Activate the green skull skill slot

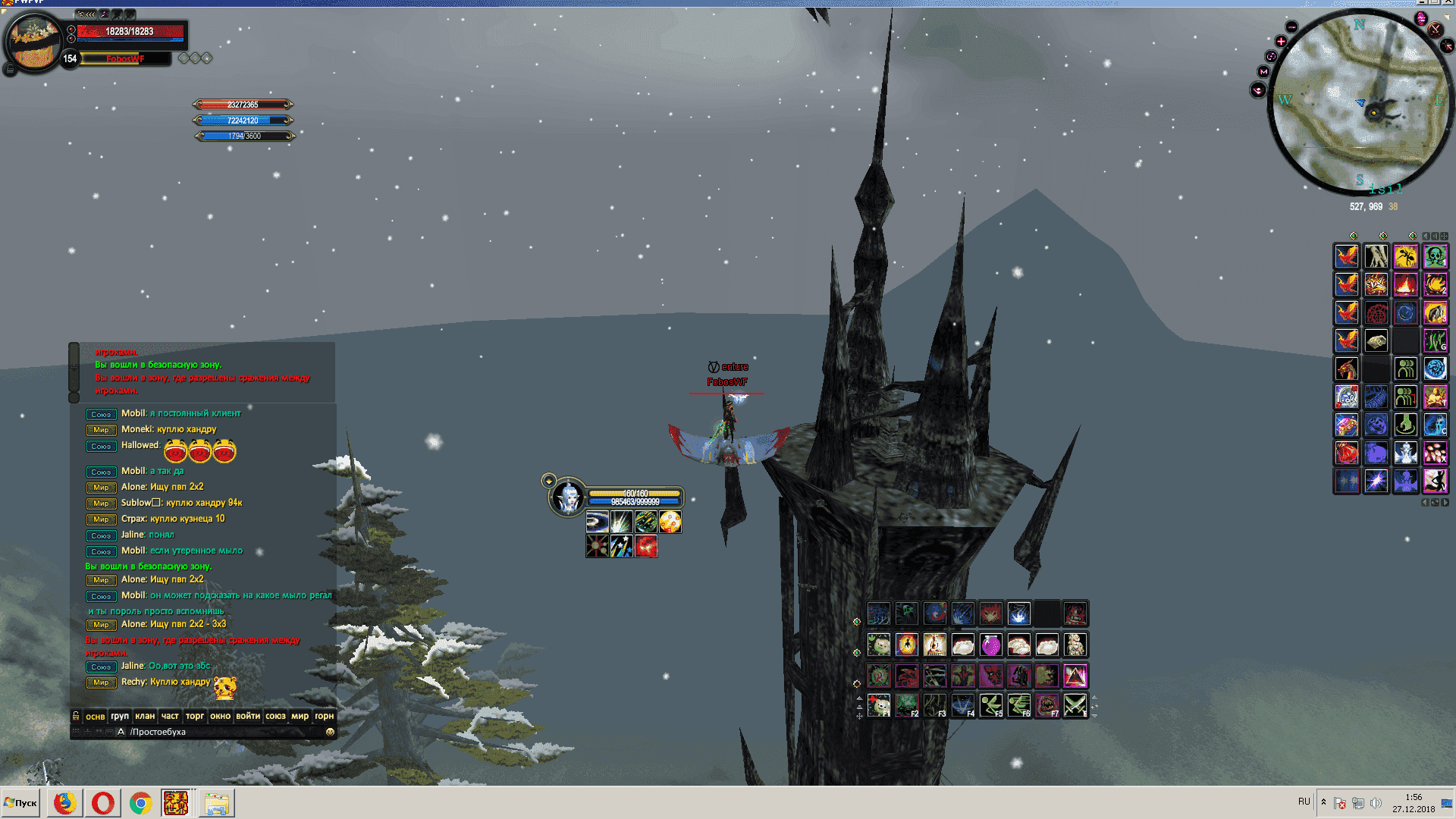click(1435, 256)
